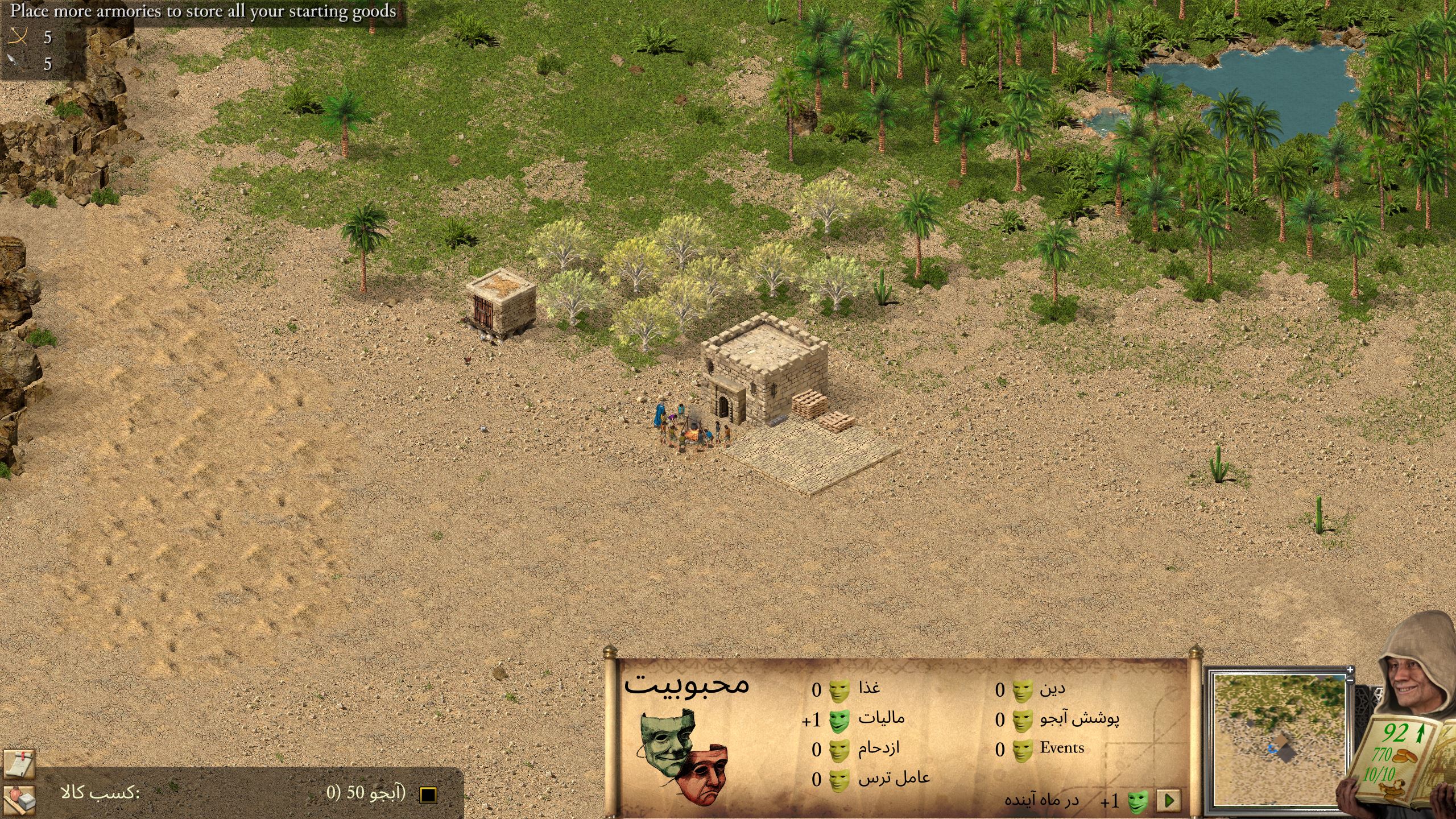Screen dimensions: 1456x819
Task: Select the taxes (مالیات) popularity factor
Action: pos(881,719)
